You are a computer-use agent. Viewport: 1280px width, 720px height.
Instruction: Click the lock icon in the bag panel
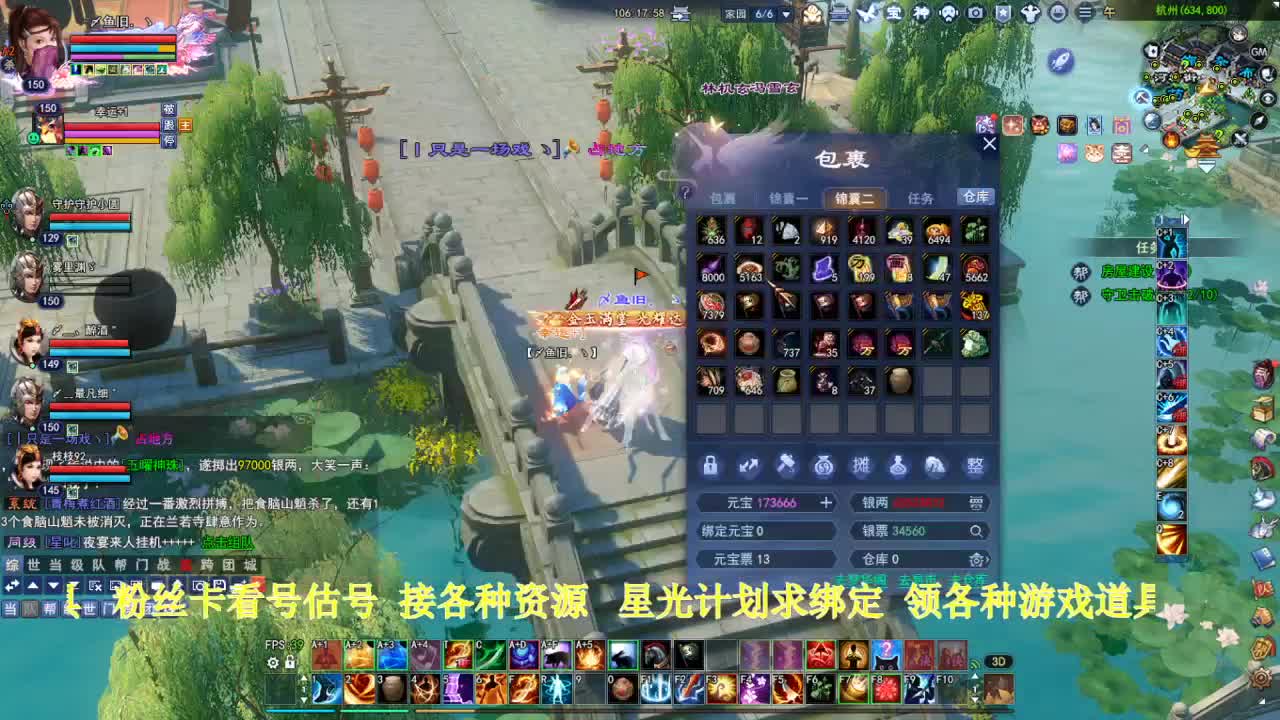click(710, 466)
